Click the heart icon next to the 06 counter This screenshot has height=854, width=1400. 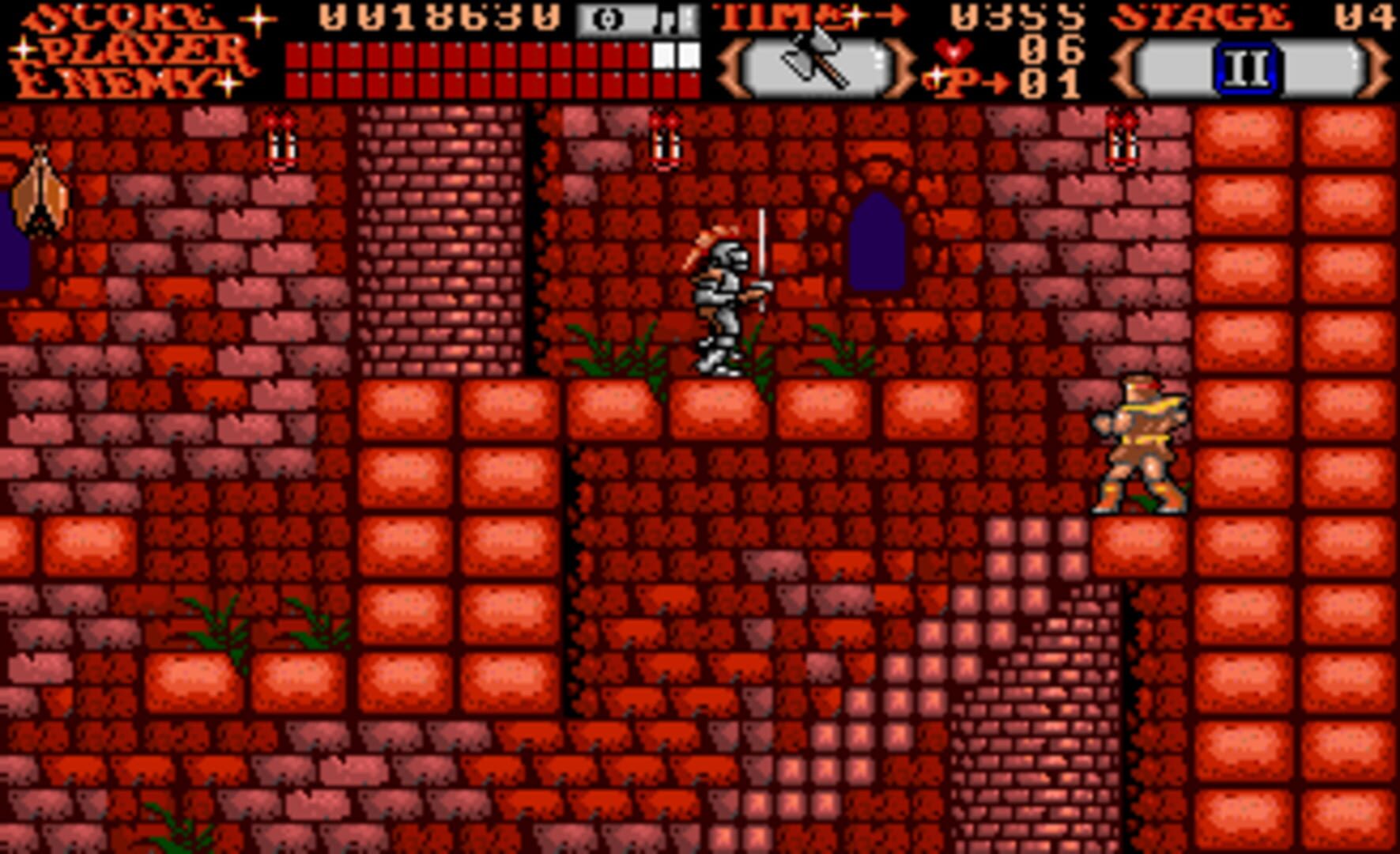[954, 53]
